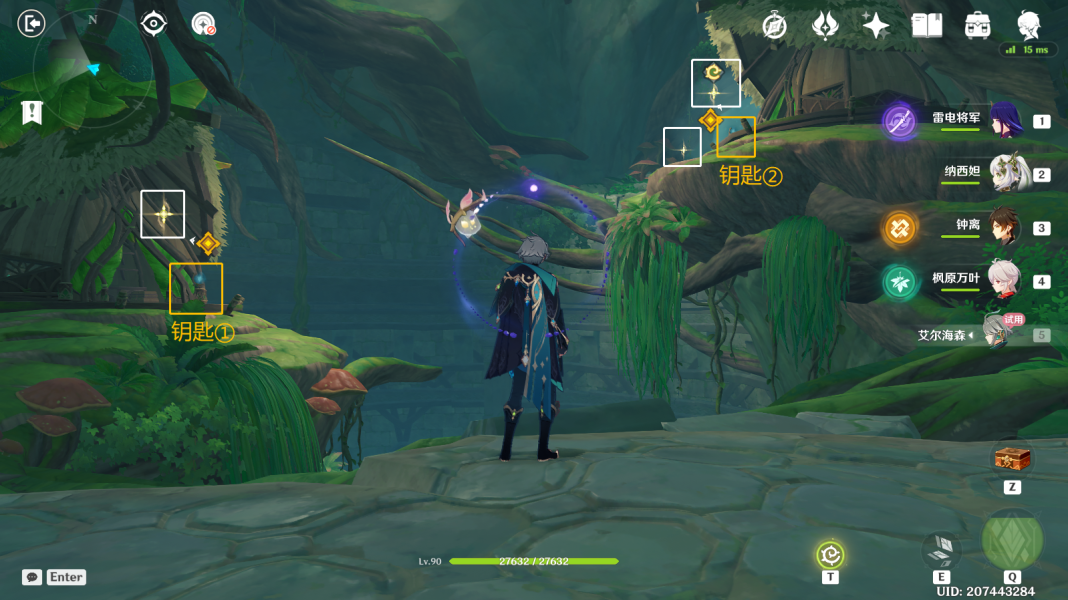1068x600 pixels.
Task: Open the exclamation bookmark notice icon
Action: (x=32, y=112)
